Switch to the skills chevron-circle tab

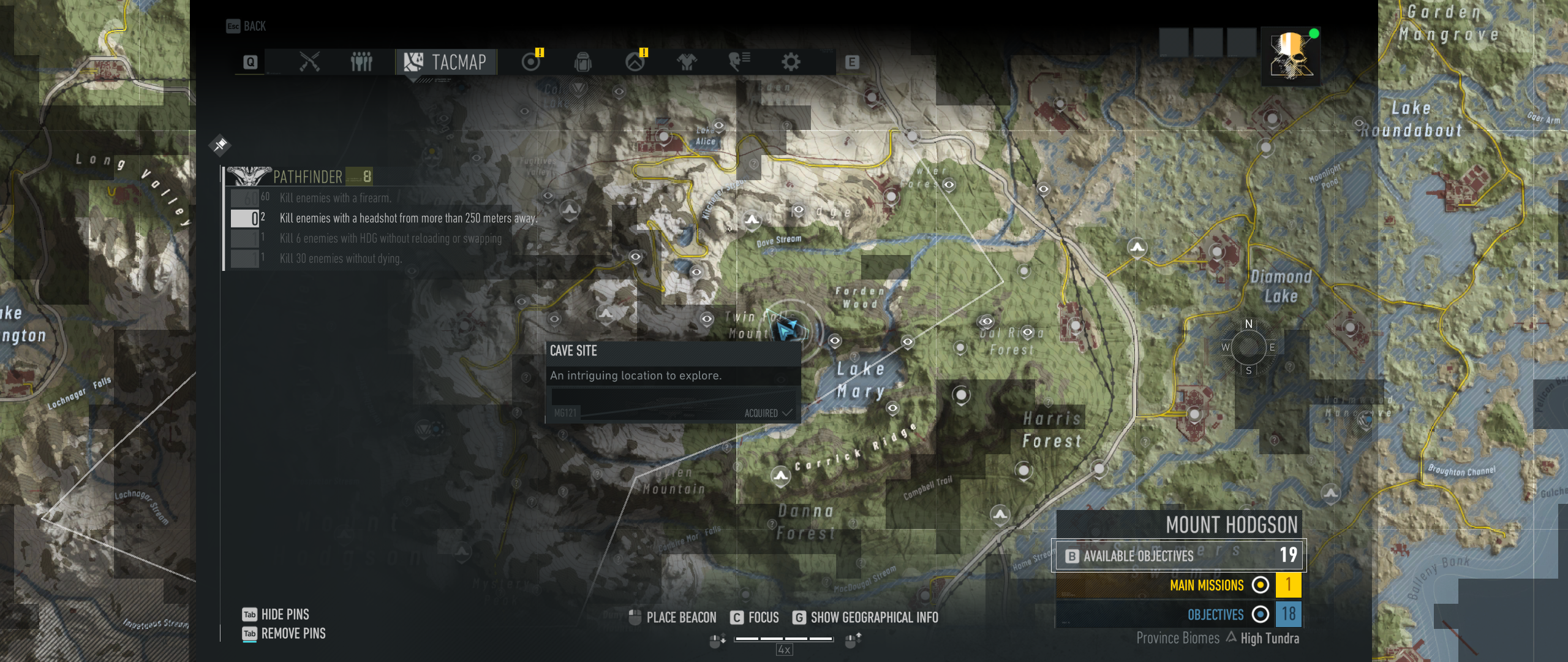click(x=635, y=62)
